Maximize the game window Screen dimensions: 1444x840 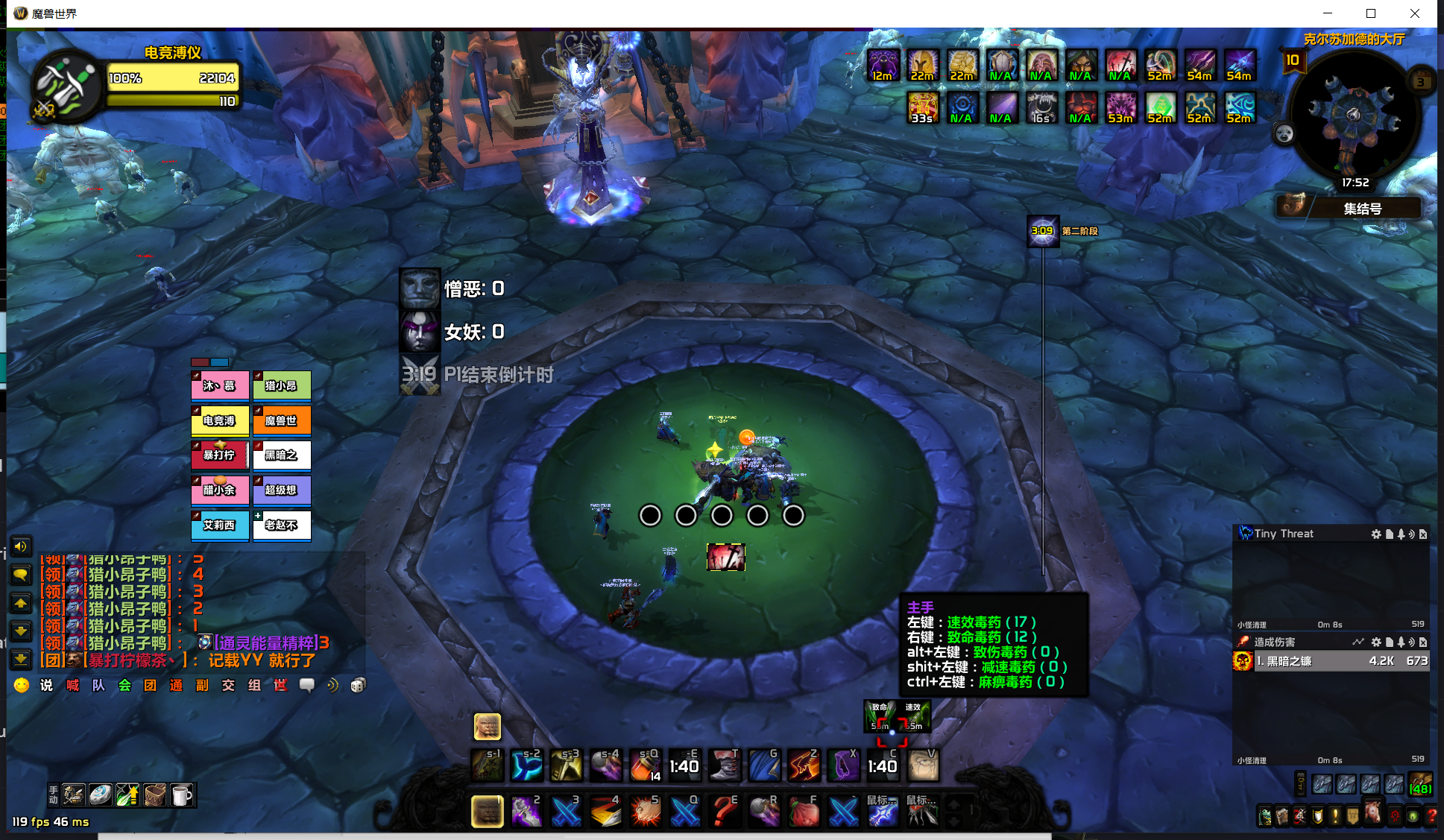tap(1370, 13)
